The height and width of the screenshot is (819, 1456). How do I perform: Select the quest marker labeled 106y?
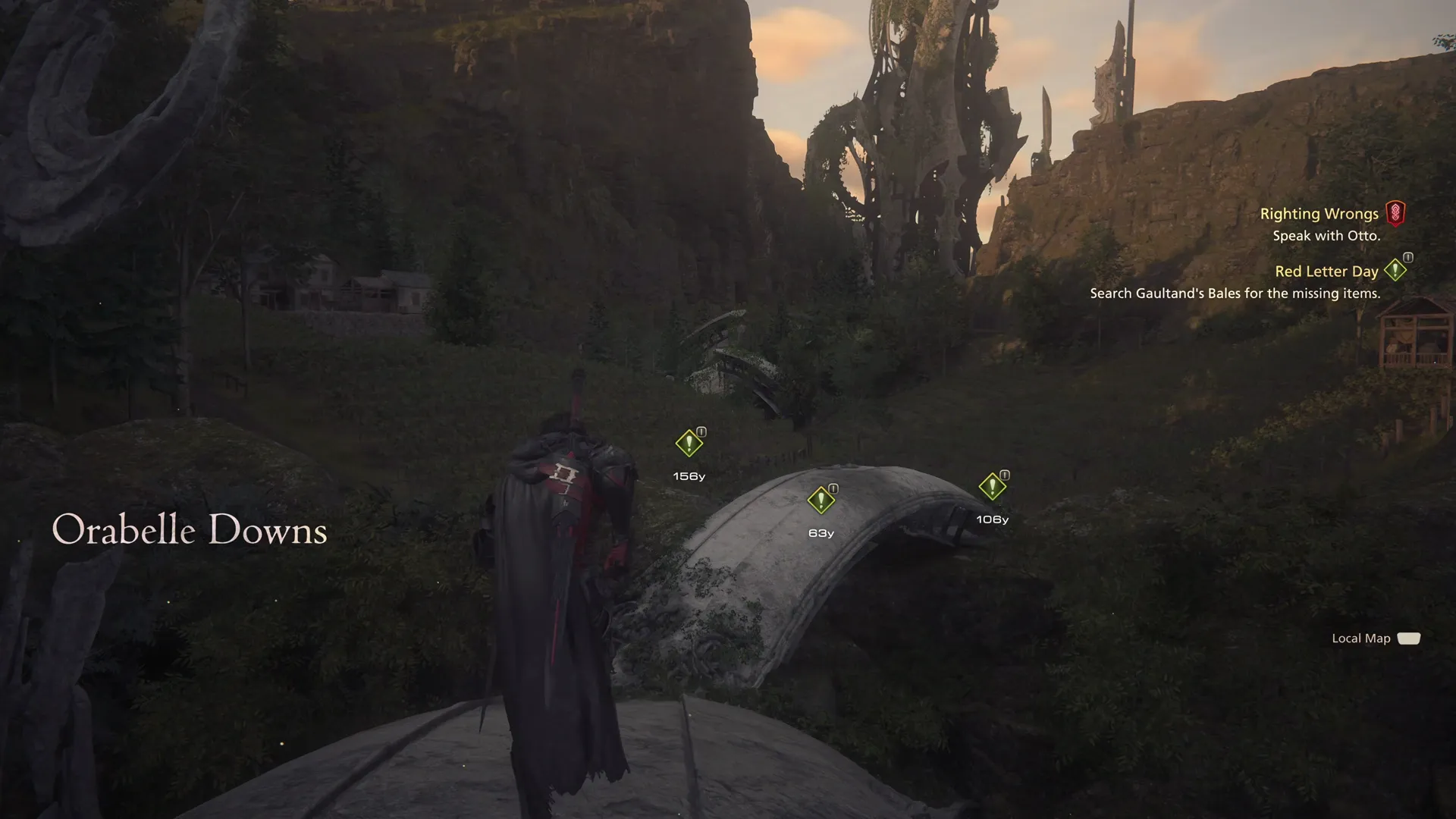[x=993, y=482]
